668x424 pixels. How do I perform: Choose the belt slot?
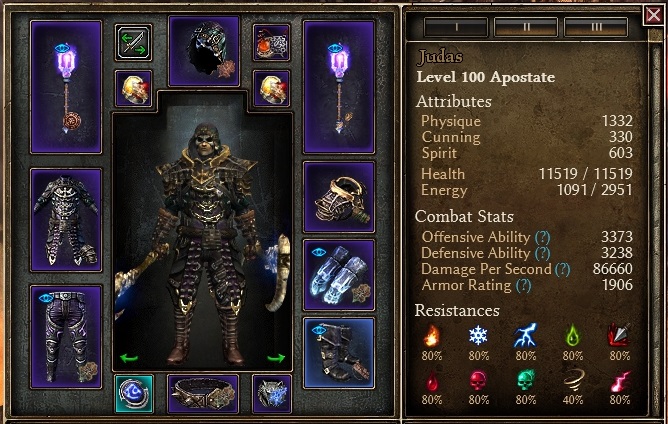[203, 394]
